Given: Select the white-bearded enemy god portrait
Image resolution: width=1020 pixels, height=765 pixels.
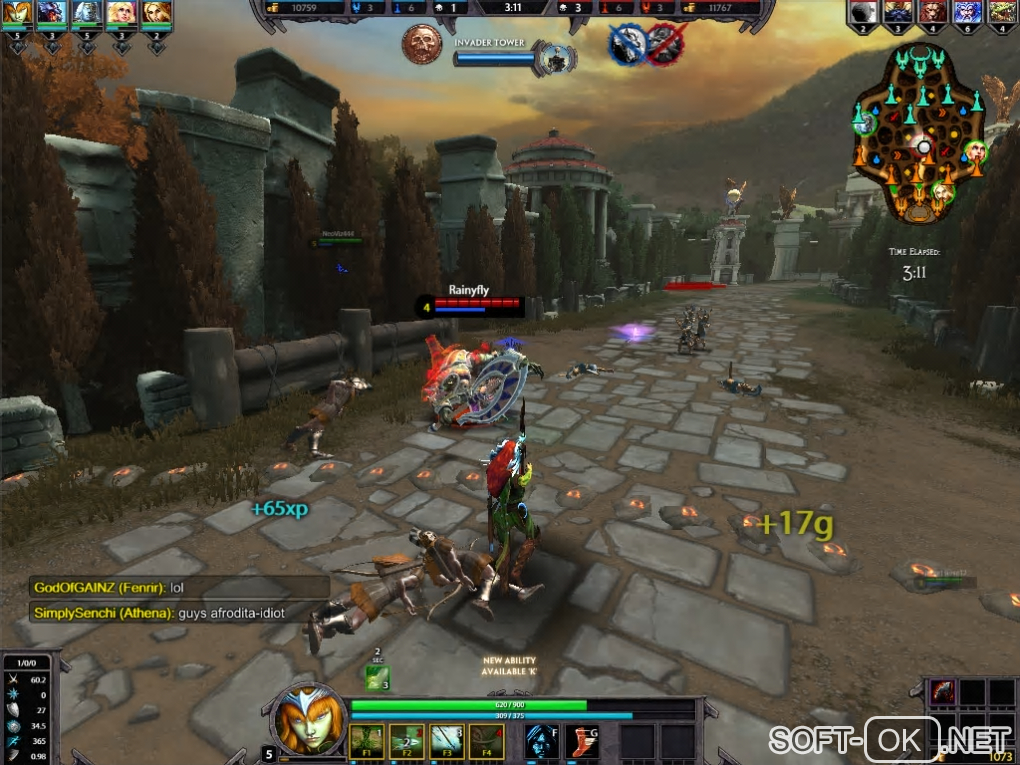Looking at the screenshot, I should click(967, 14).
